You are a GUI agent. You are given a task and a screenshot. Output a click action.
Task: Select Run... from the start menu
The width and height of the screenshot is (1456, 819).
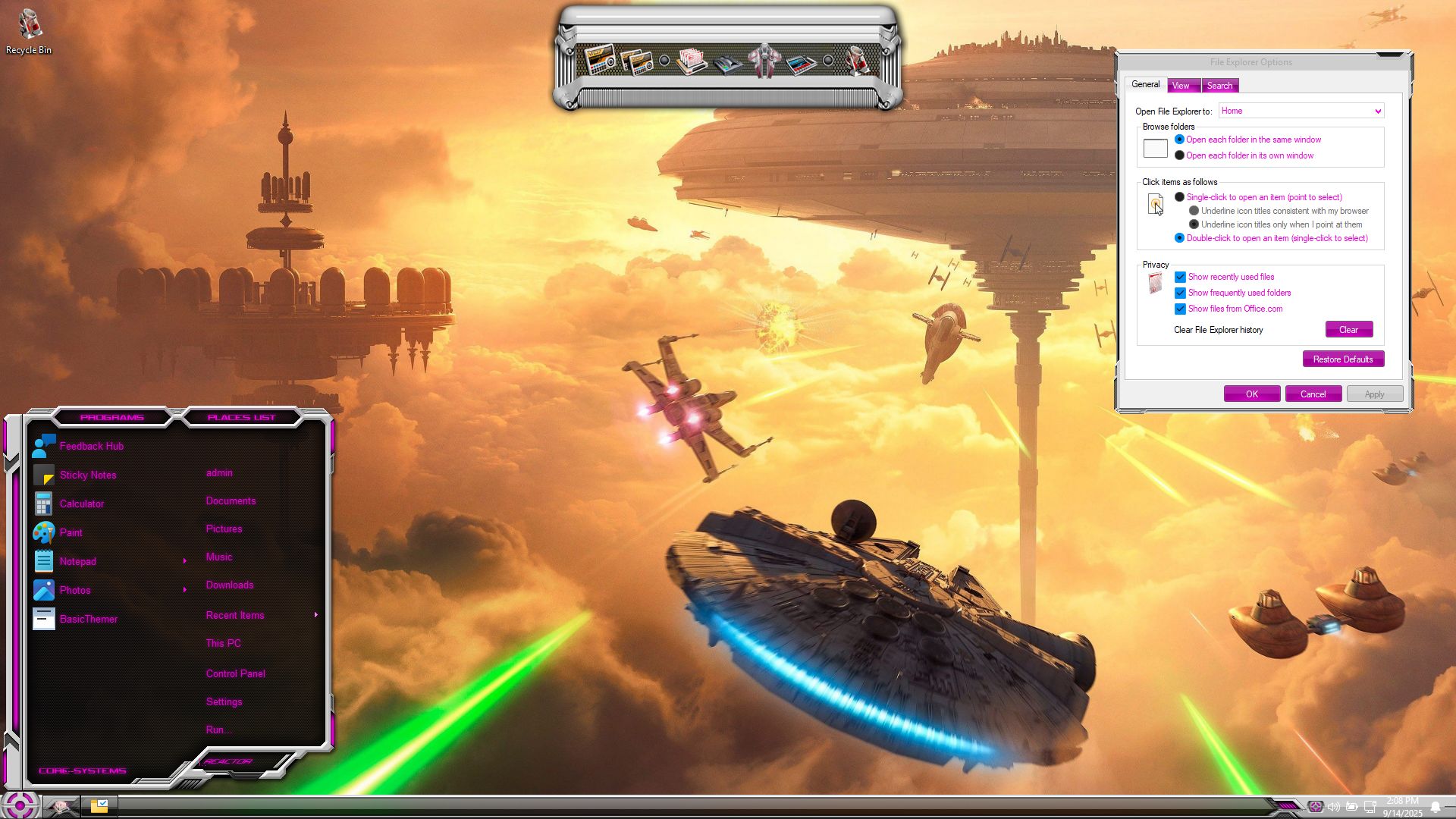point(218,730)
